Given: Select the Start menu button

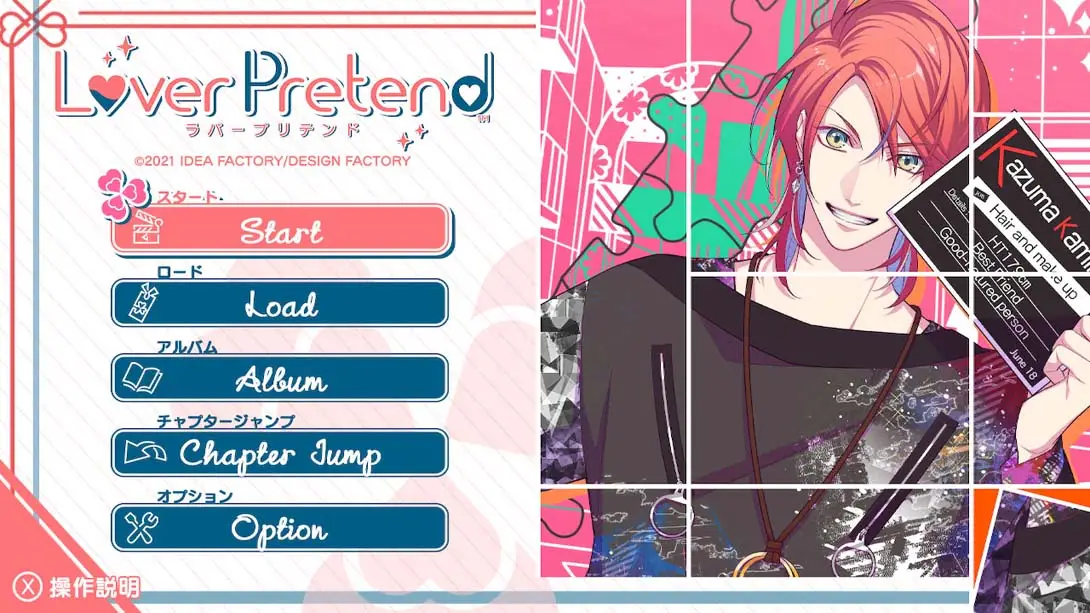Looking at the screenshot, I should click(x=280, y=230).
